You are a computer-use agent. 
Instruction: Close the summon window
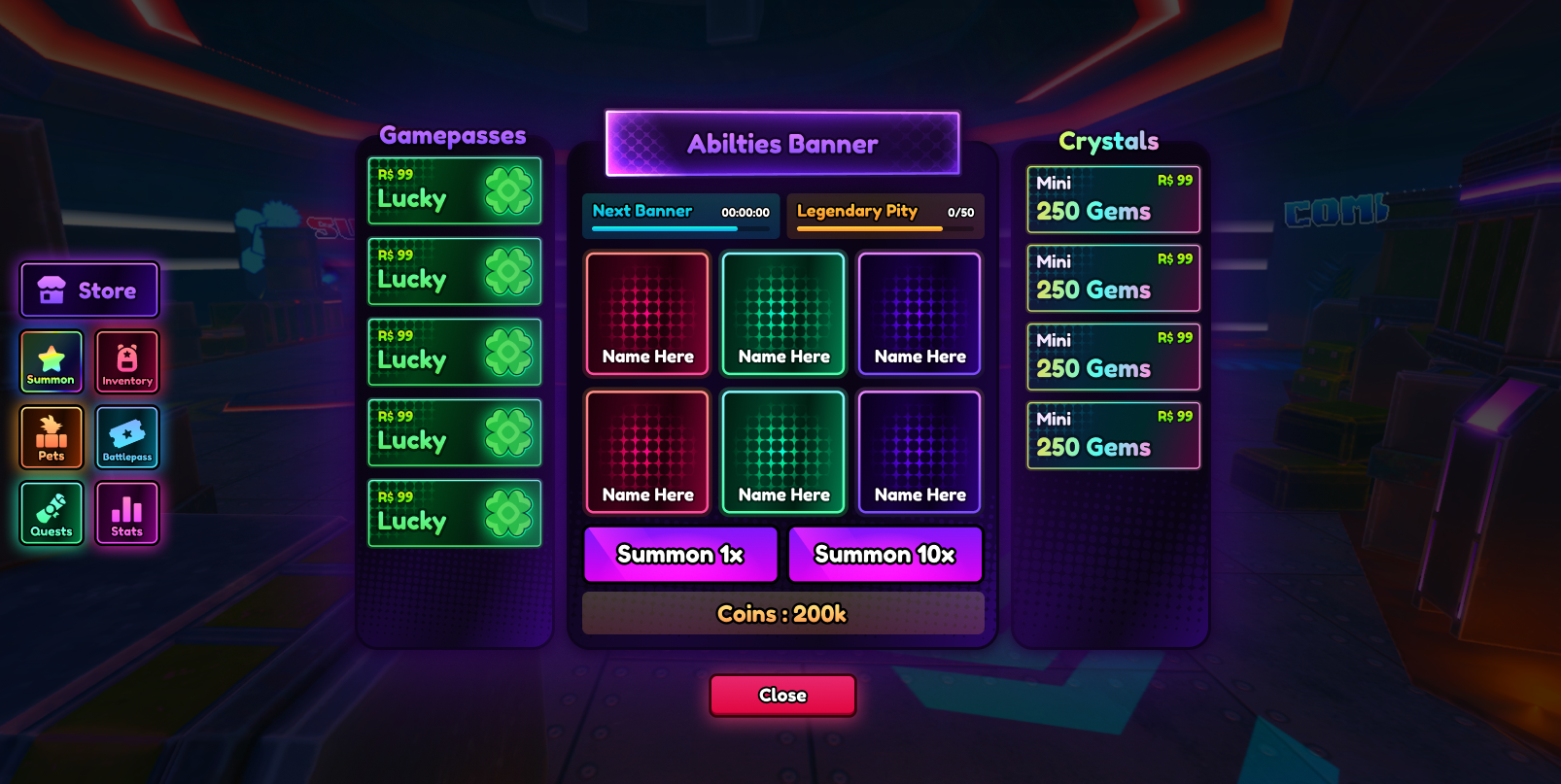[x=782, y=696]
